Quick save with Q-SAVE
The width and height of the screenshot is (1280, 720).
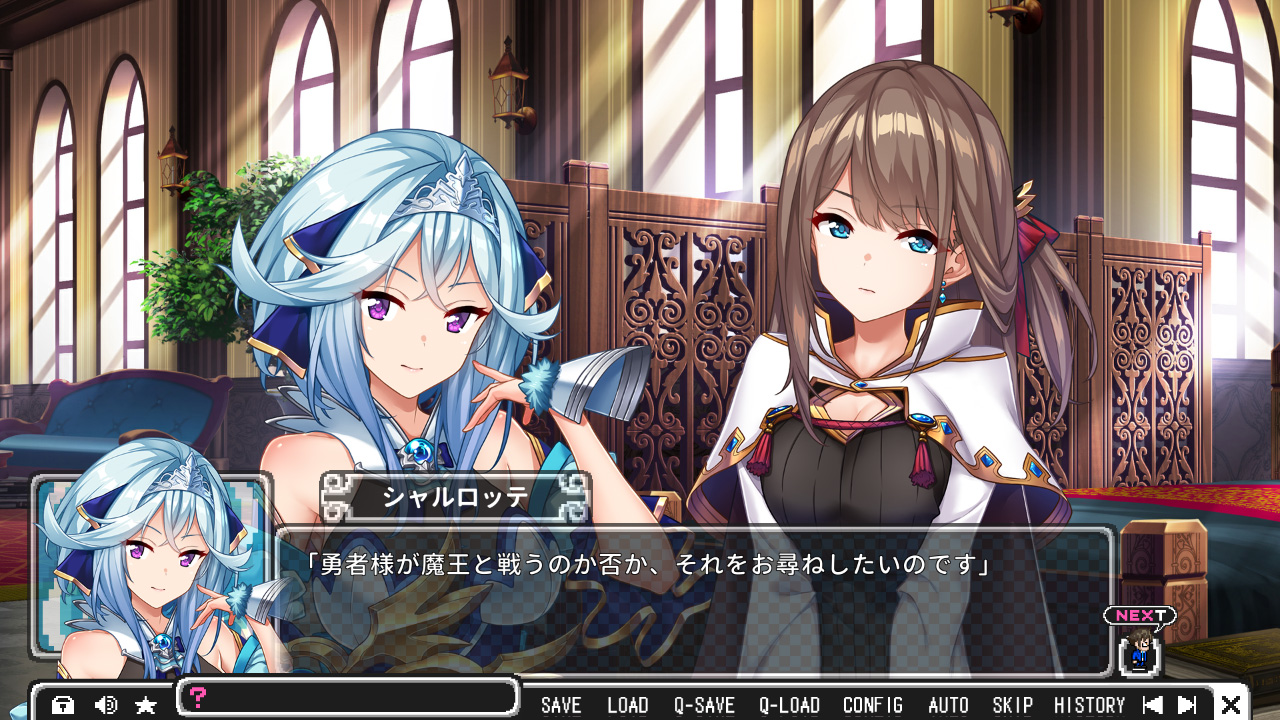pyautogui.click(x=704, y=705)
